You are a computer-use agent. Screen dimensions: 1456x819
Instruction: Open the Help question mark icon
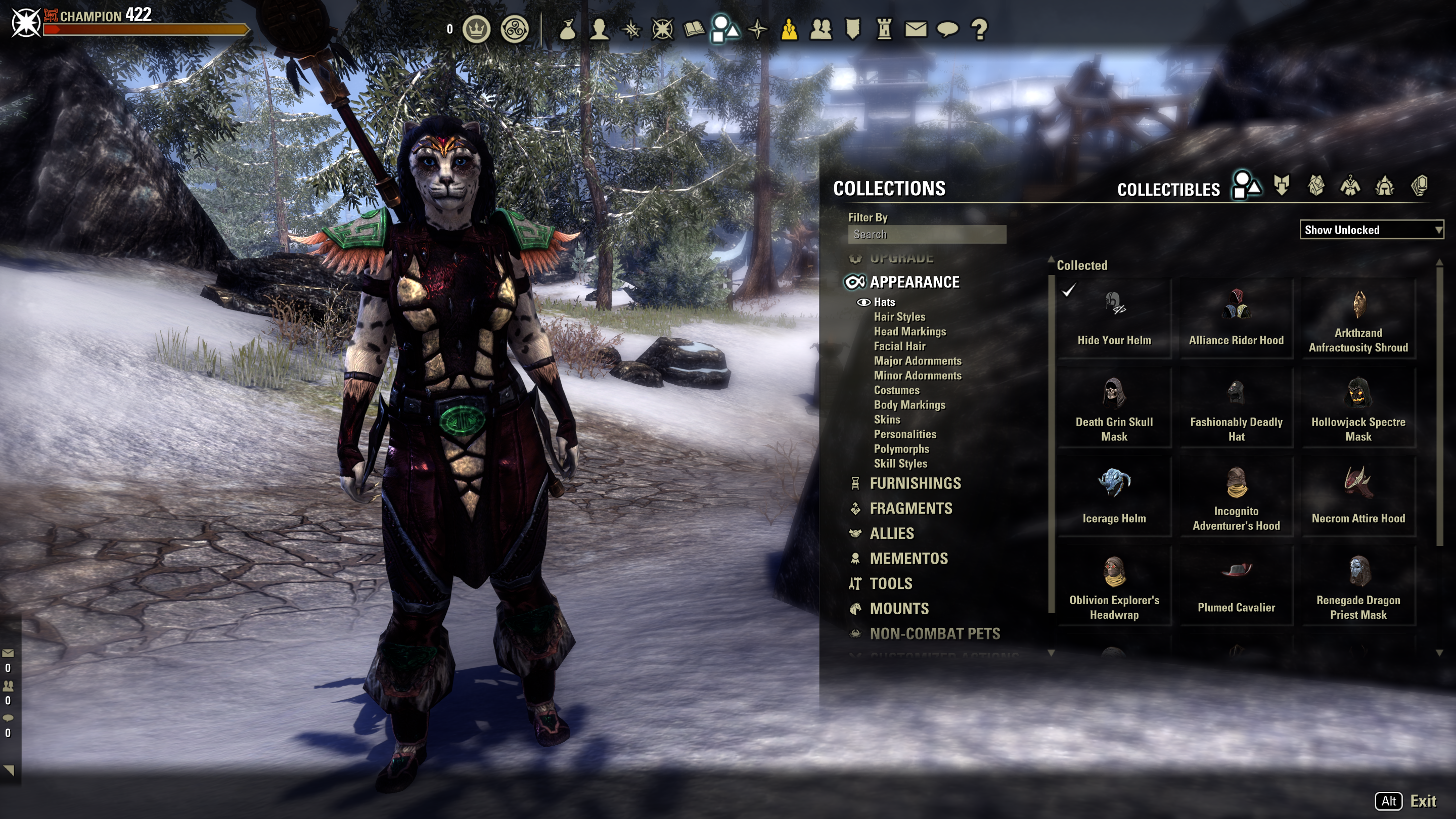click(x=980, y=31)
